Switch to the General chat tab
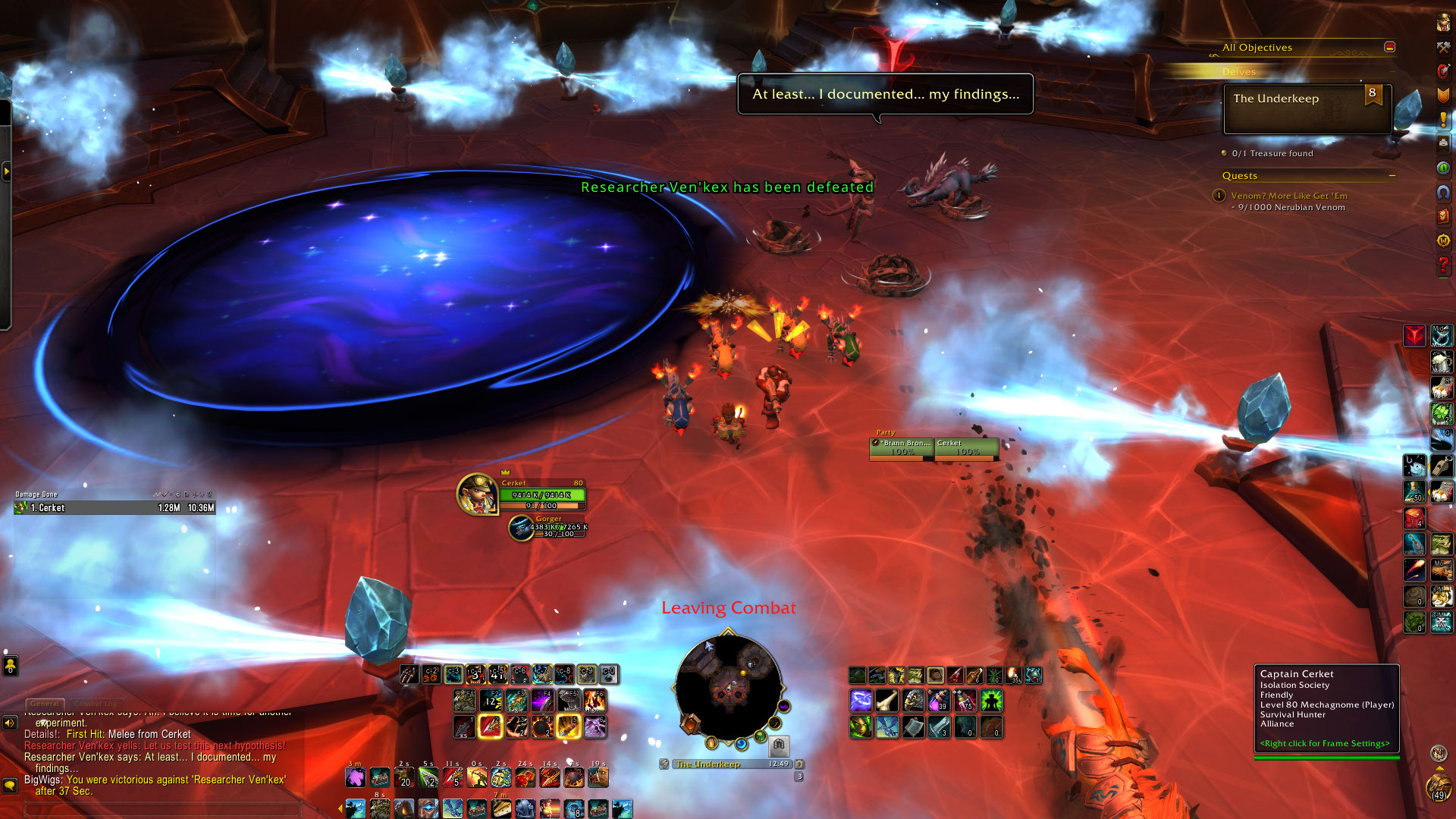The width and height of the screenshot is (1456, 819). pos(45,704)
